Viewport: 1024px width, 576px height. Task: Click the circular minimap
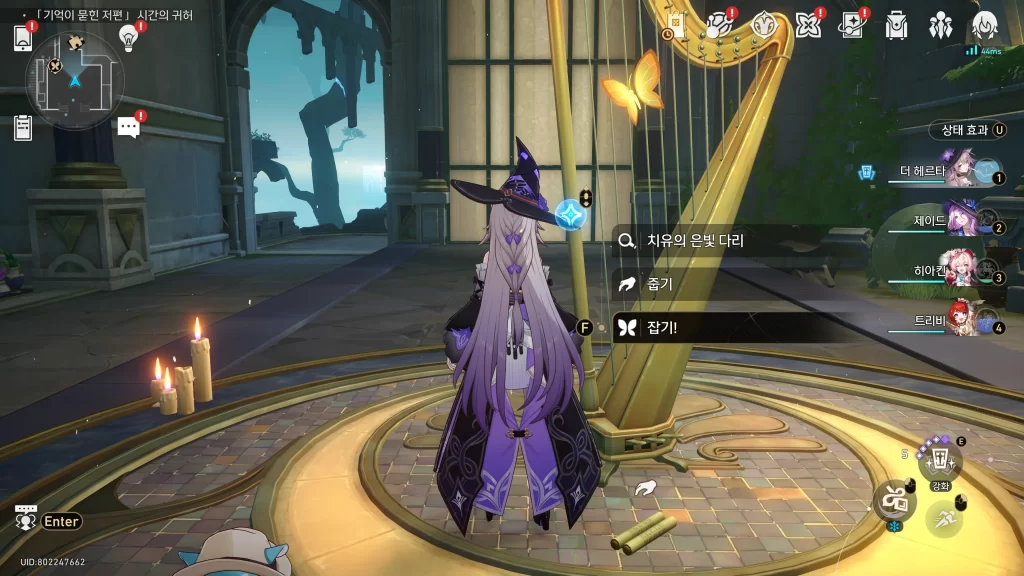75,80
